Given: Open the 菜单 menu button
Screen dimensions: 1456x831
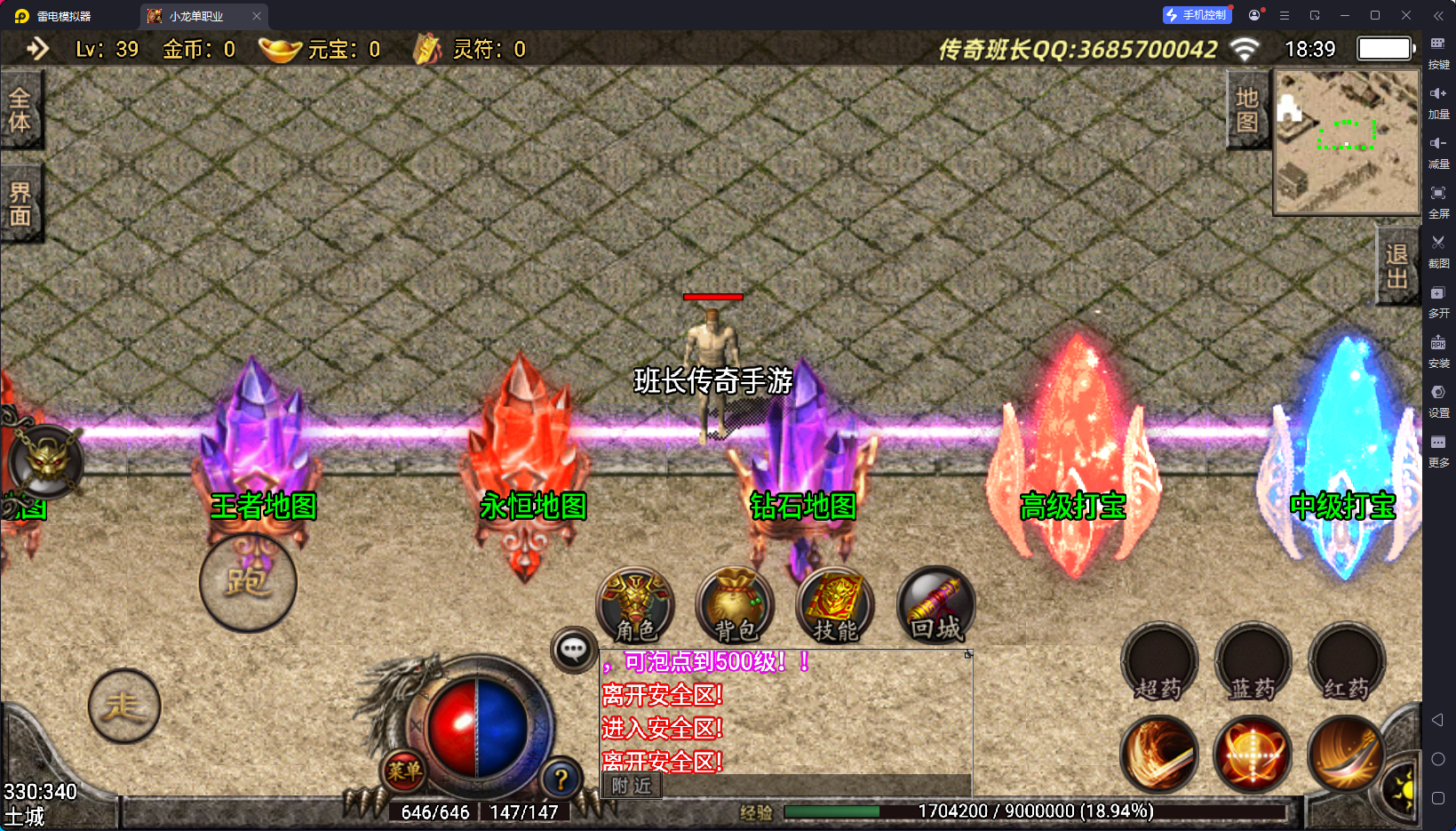Looking at the screenshot, I should click(404, 771).
